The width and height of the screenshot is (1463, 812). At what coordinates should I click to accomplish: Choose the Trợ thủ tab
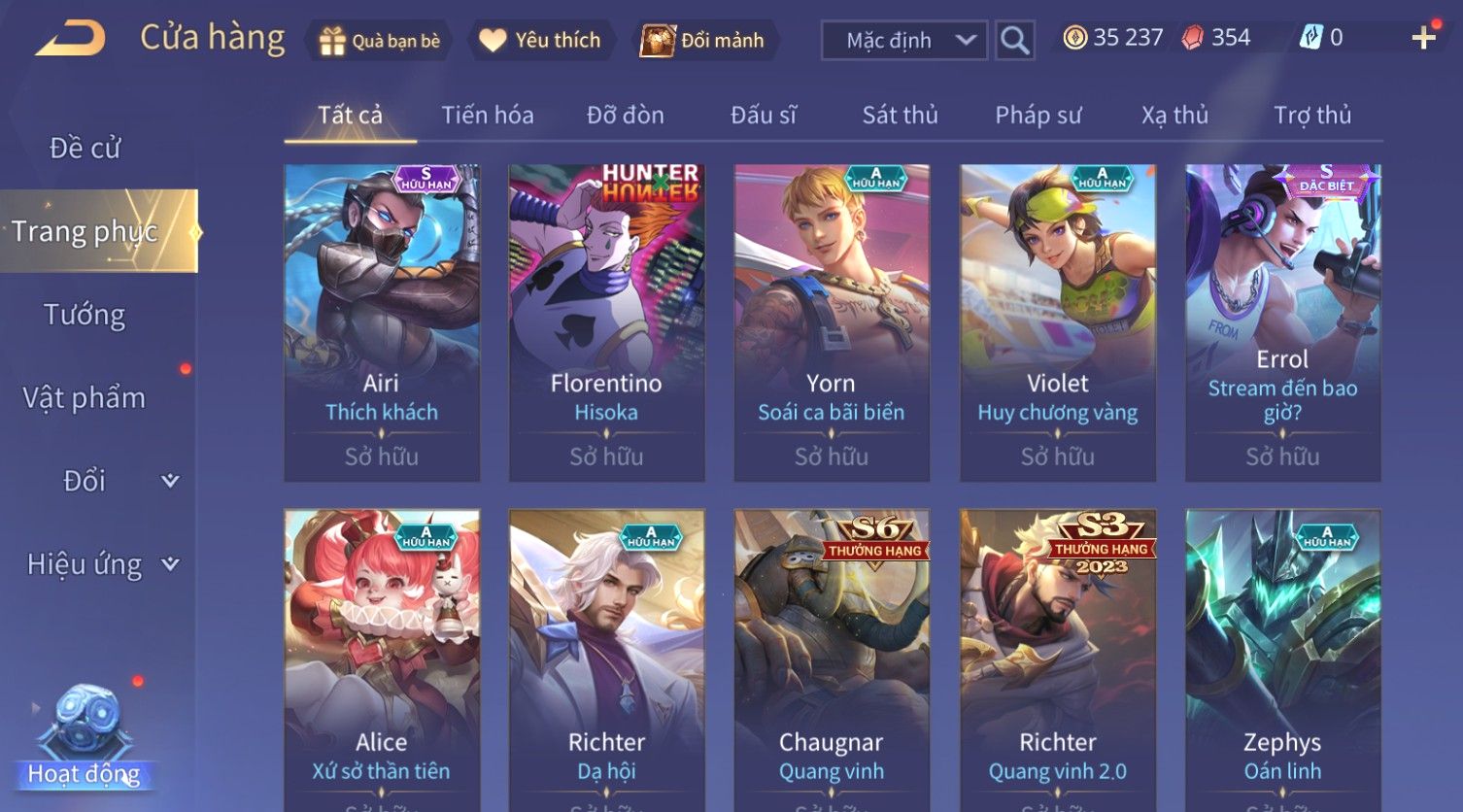click(x=1312, y=116)
